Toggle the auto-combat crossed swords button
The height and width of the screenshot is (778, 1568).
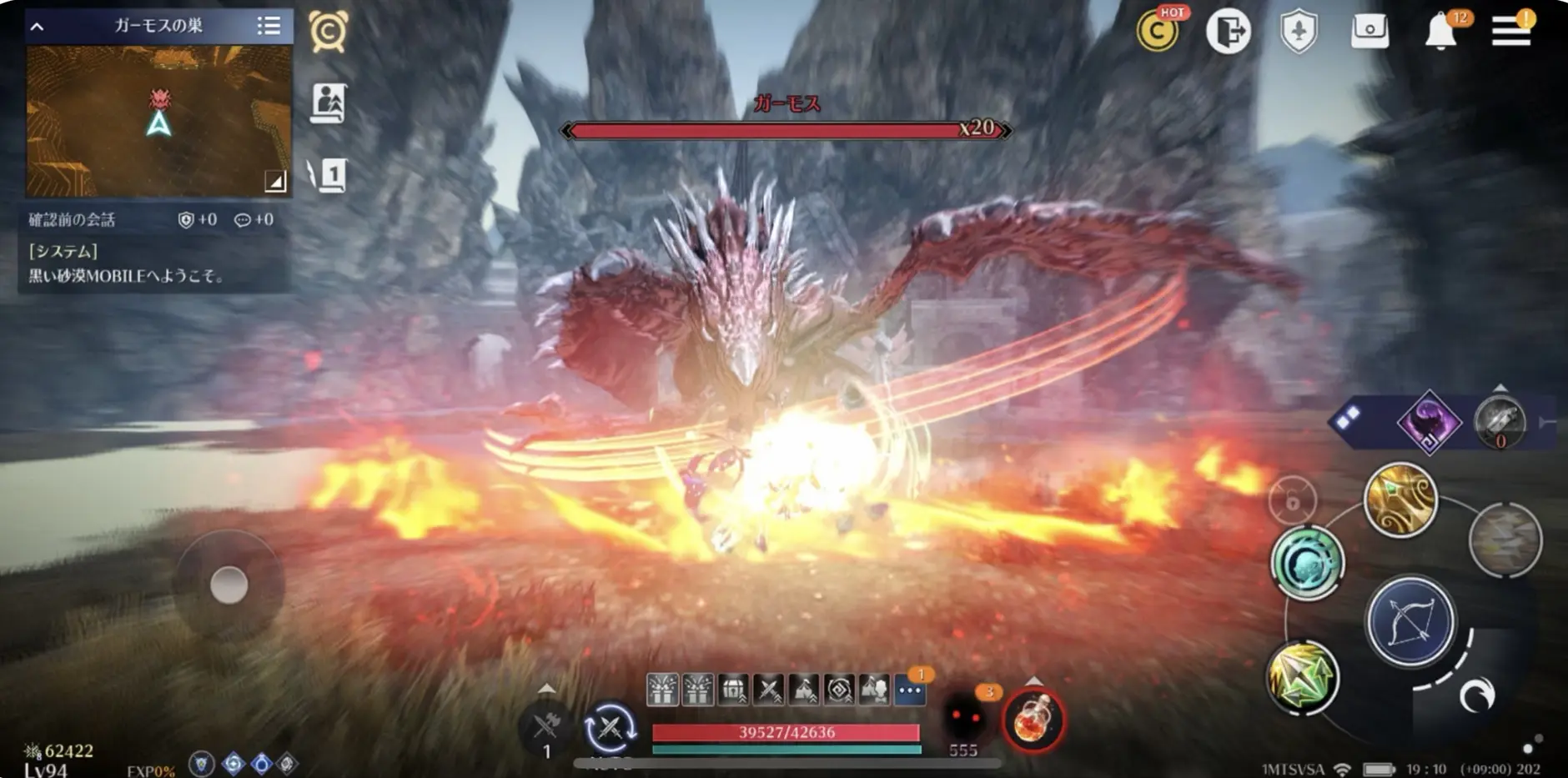pos(610,728)
